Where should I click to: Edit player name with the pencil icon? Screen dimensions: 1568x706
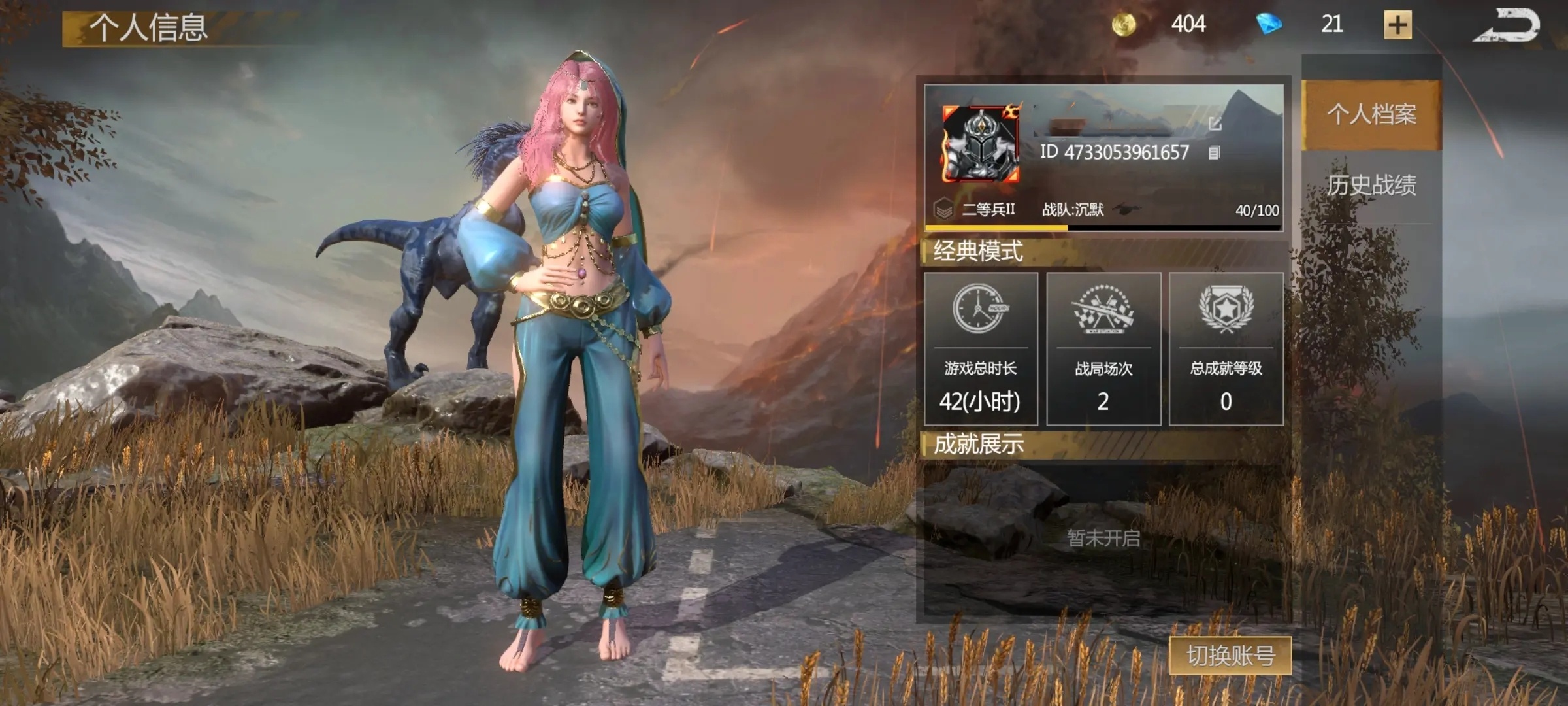pyautogui.click(x=1215, y=124)
